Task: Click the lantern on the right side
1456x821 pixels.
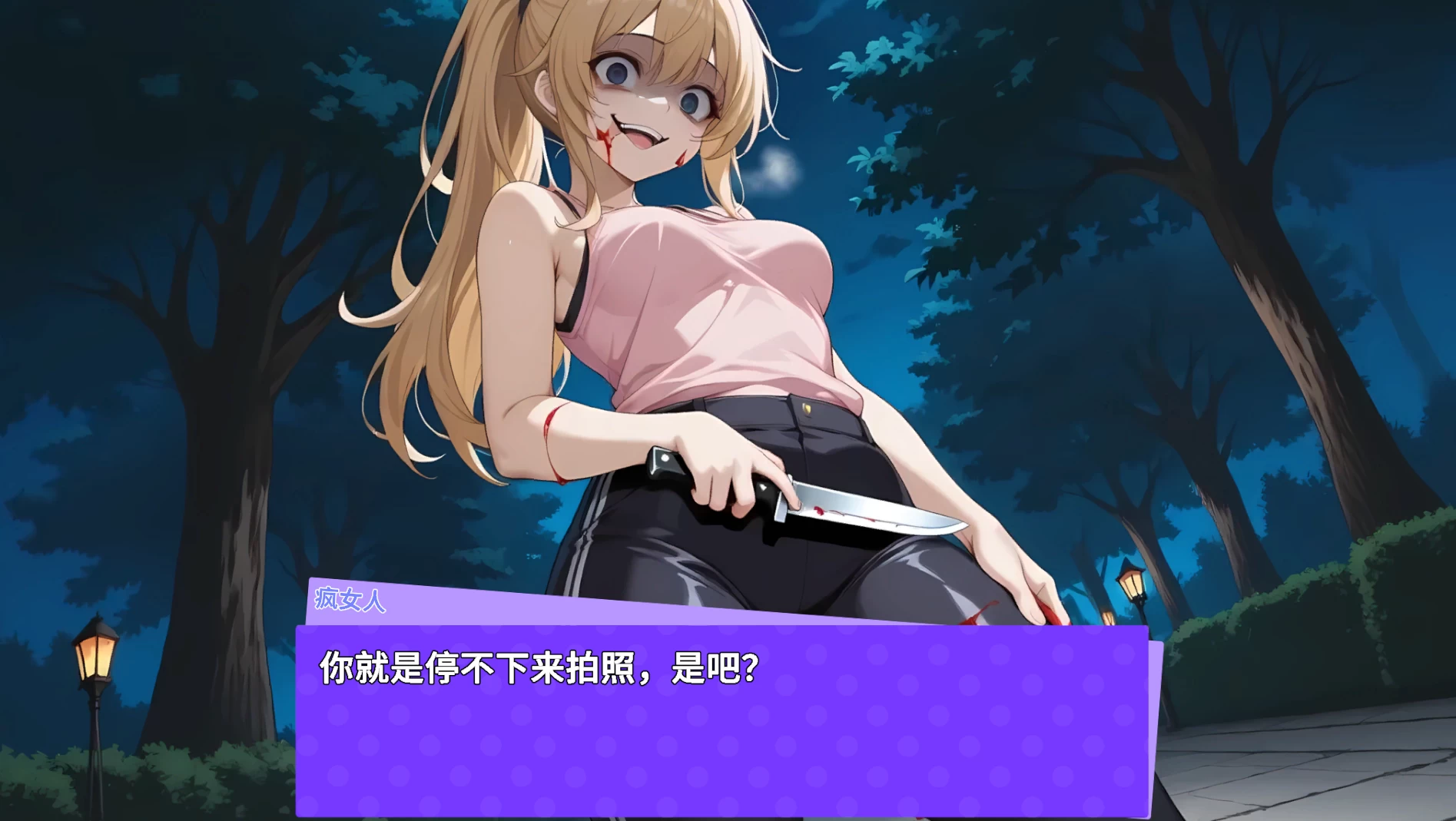Action: (x=1130, y=584)
